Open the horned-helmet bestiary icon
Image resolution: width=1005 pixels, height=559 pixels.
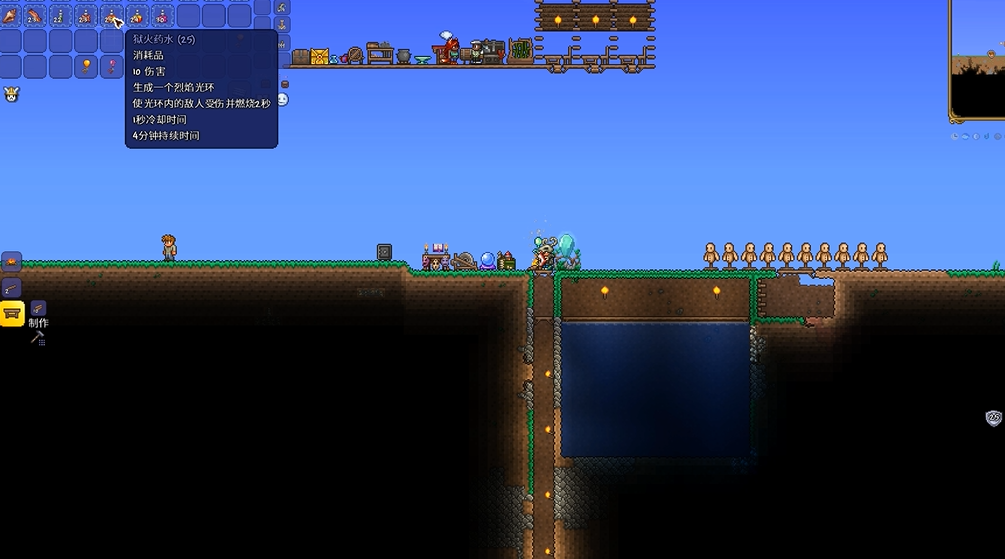[x=12, y=95]
